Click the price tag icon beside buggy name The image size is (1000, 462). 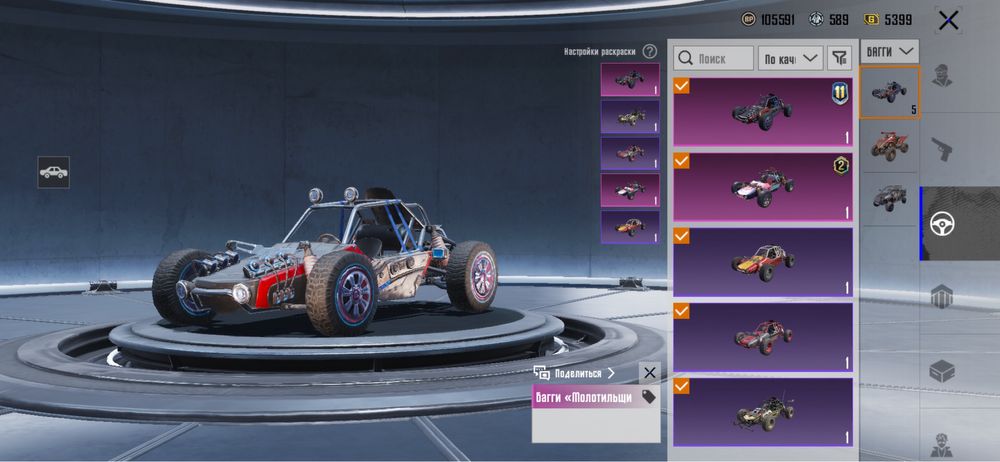pos(648,397)
